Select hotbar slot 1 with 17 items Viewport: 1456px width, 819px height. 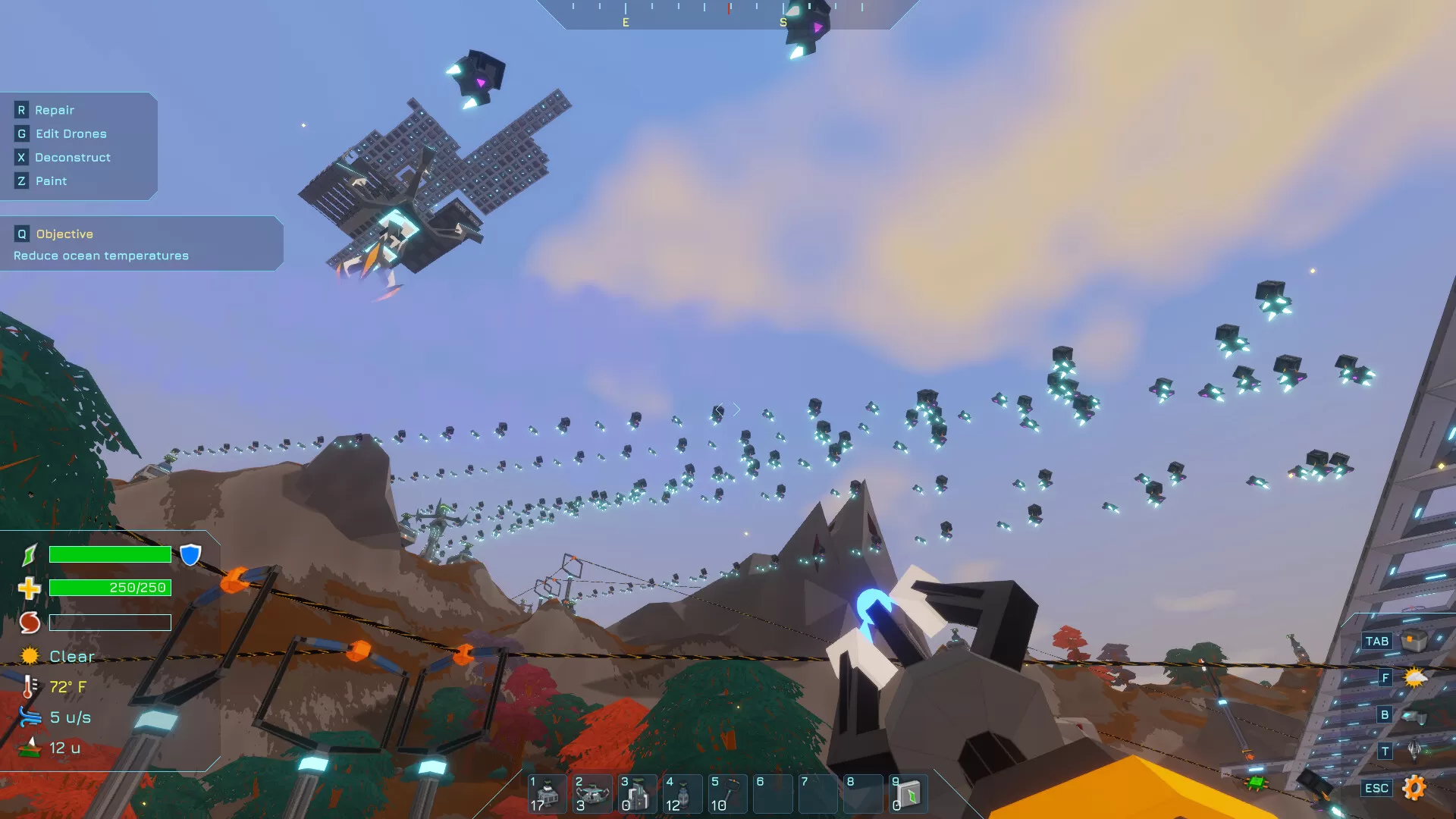tap(547, 793)
